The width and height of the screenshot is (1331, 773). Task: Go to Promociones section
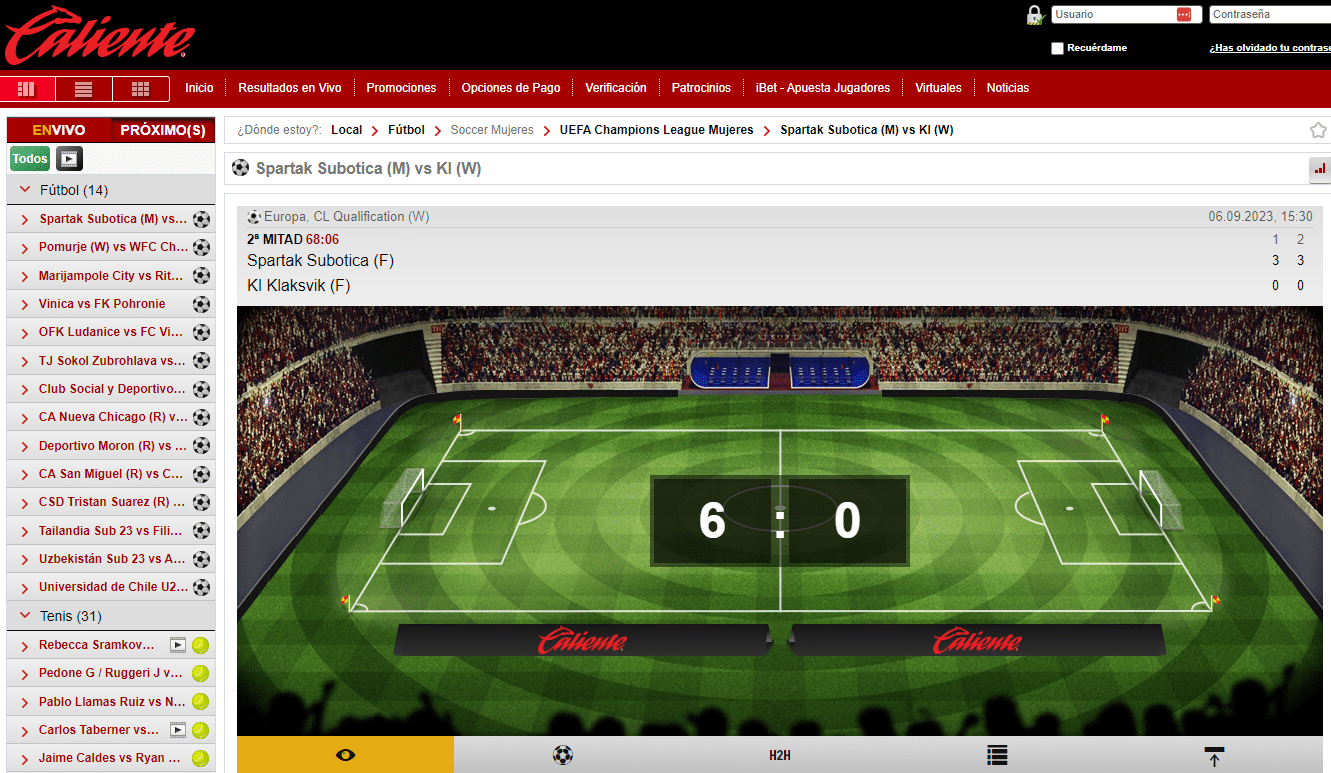click(x=401, y=88)
